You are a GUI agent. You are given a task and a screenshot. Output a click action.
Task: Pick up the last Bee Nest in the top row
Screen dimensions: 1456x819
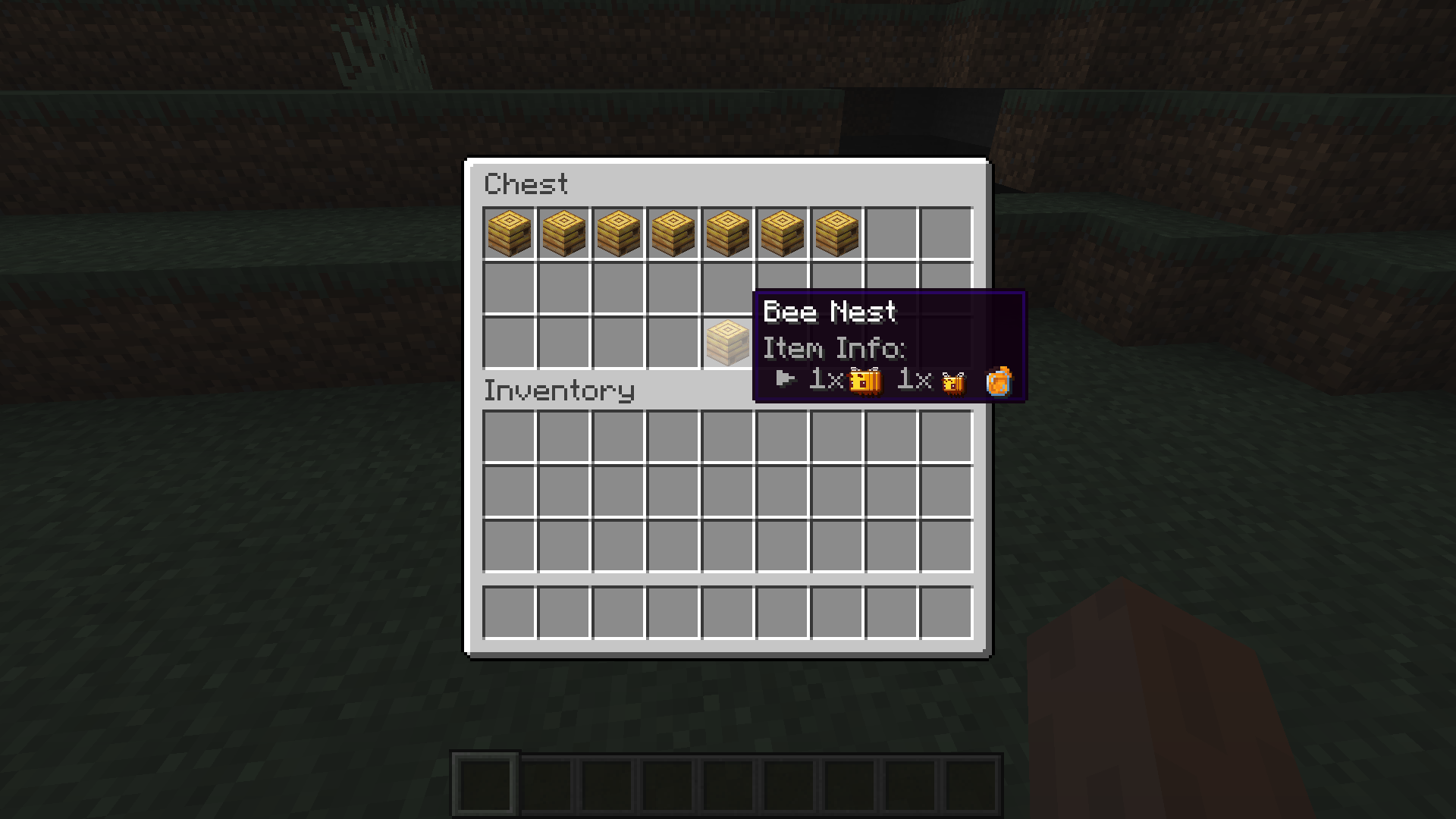click(x=837, y=234)
